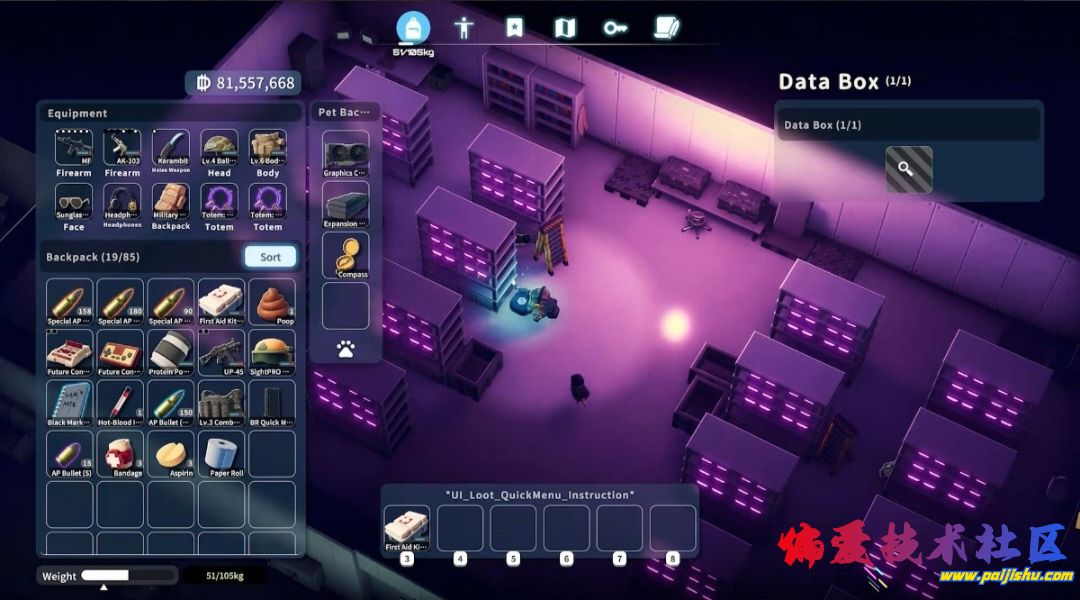Select the Poop item in backpack
1080x600 pixels.
(272, 302)
